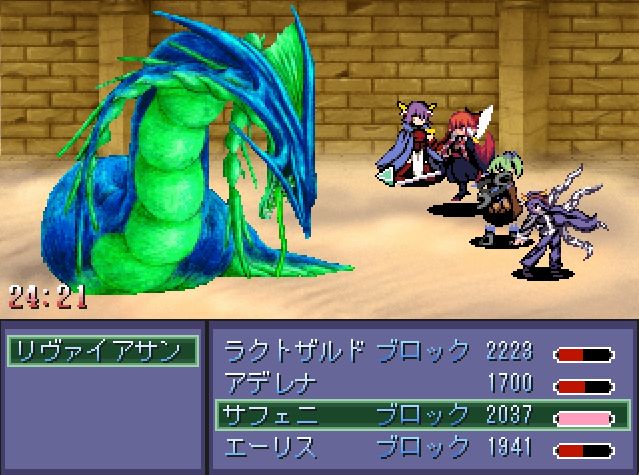Choose party member ラクトザルド row
Viewport: 639px width, 475px height.
420,351
